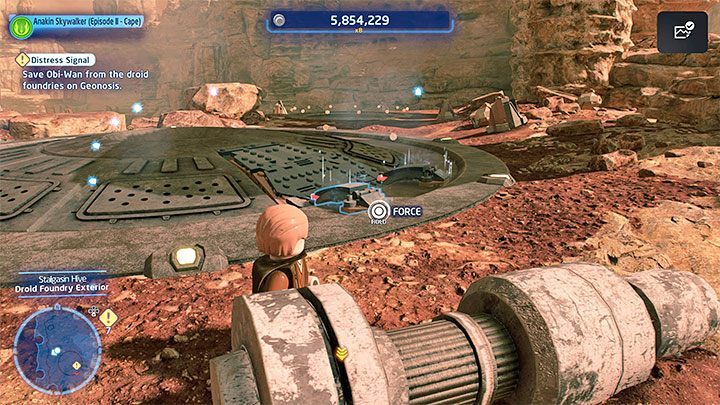Open the circular minimap
Image resolution: width=720 pixels, height=405 pixels.
56,349
